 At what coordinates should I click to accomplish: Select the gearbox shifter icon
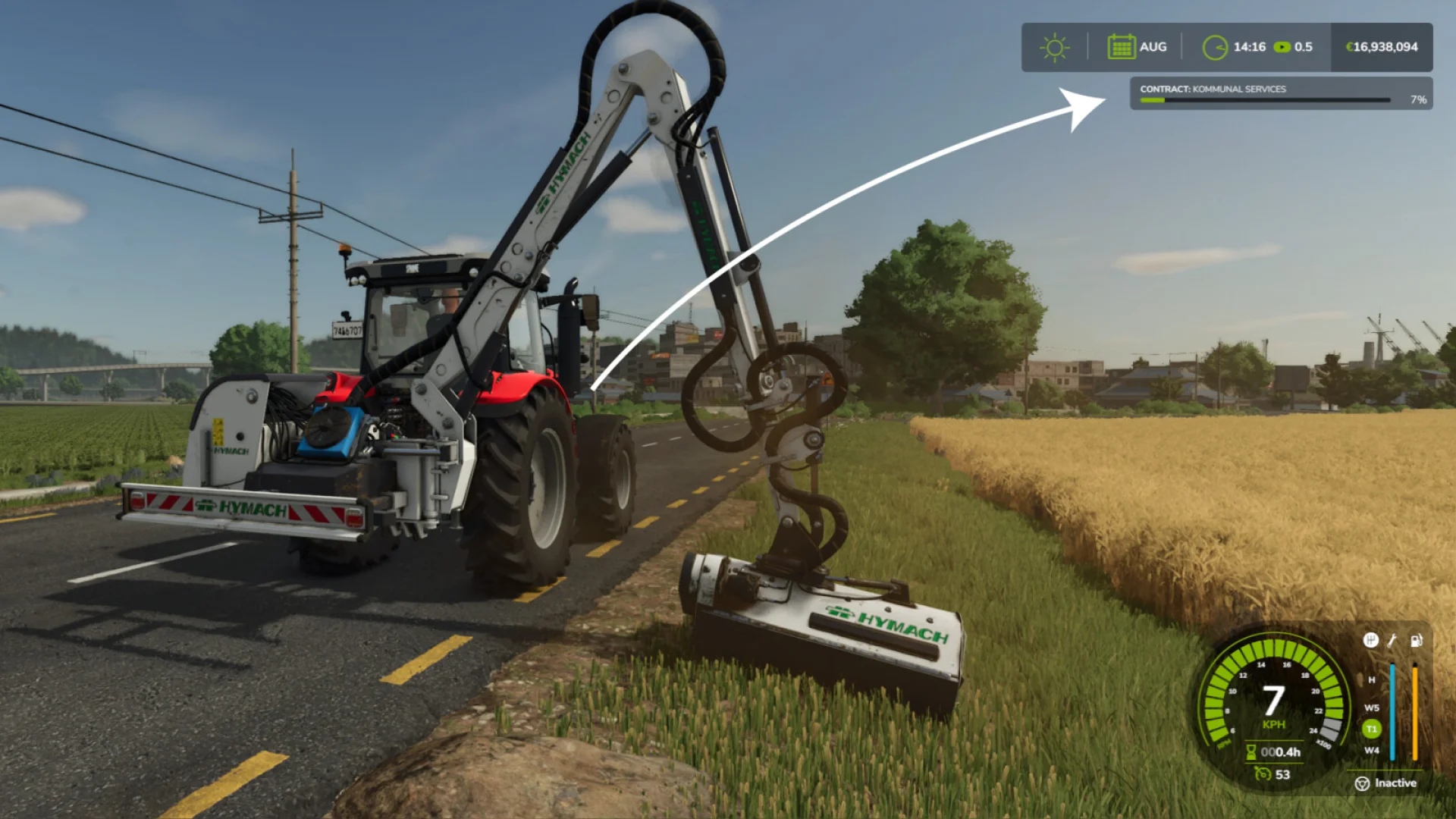tap(1370, 640)
